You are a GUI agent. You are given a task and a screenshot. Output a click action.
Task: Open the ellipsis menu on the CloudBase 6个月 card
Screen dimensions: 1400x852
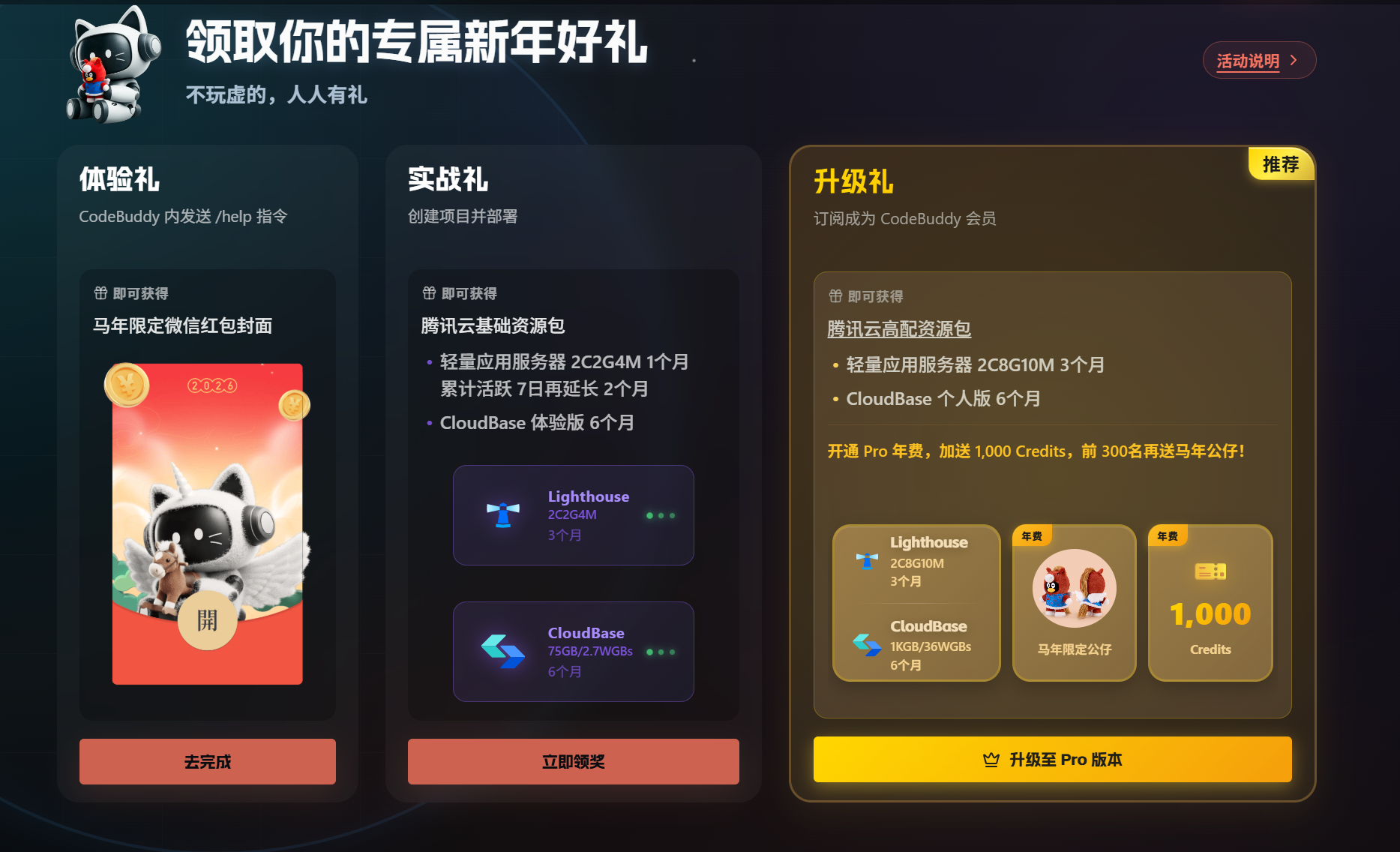[x=661, y=651]
